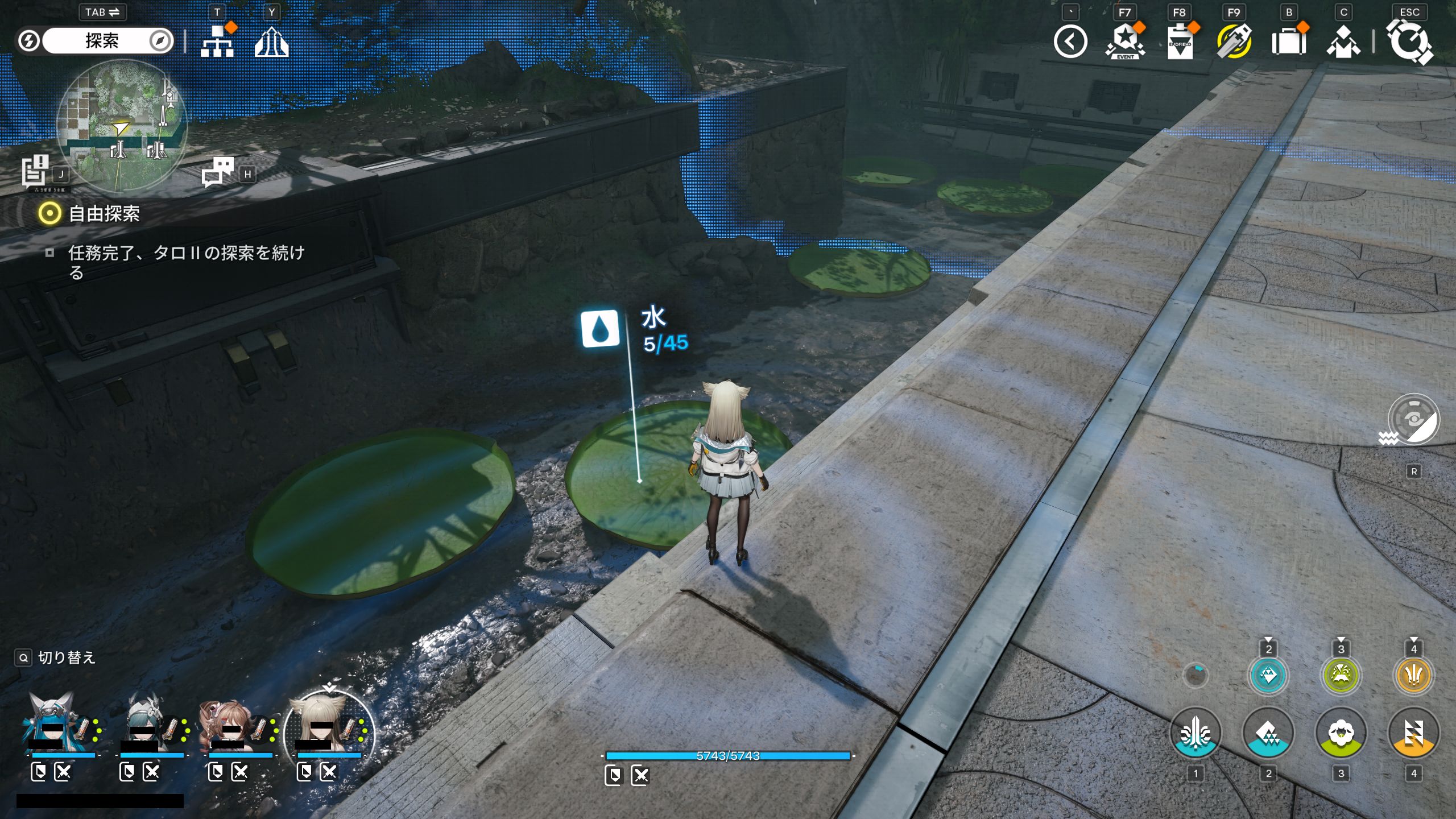Click the circled back arrow icon

click(1070, 42)
